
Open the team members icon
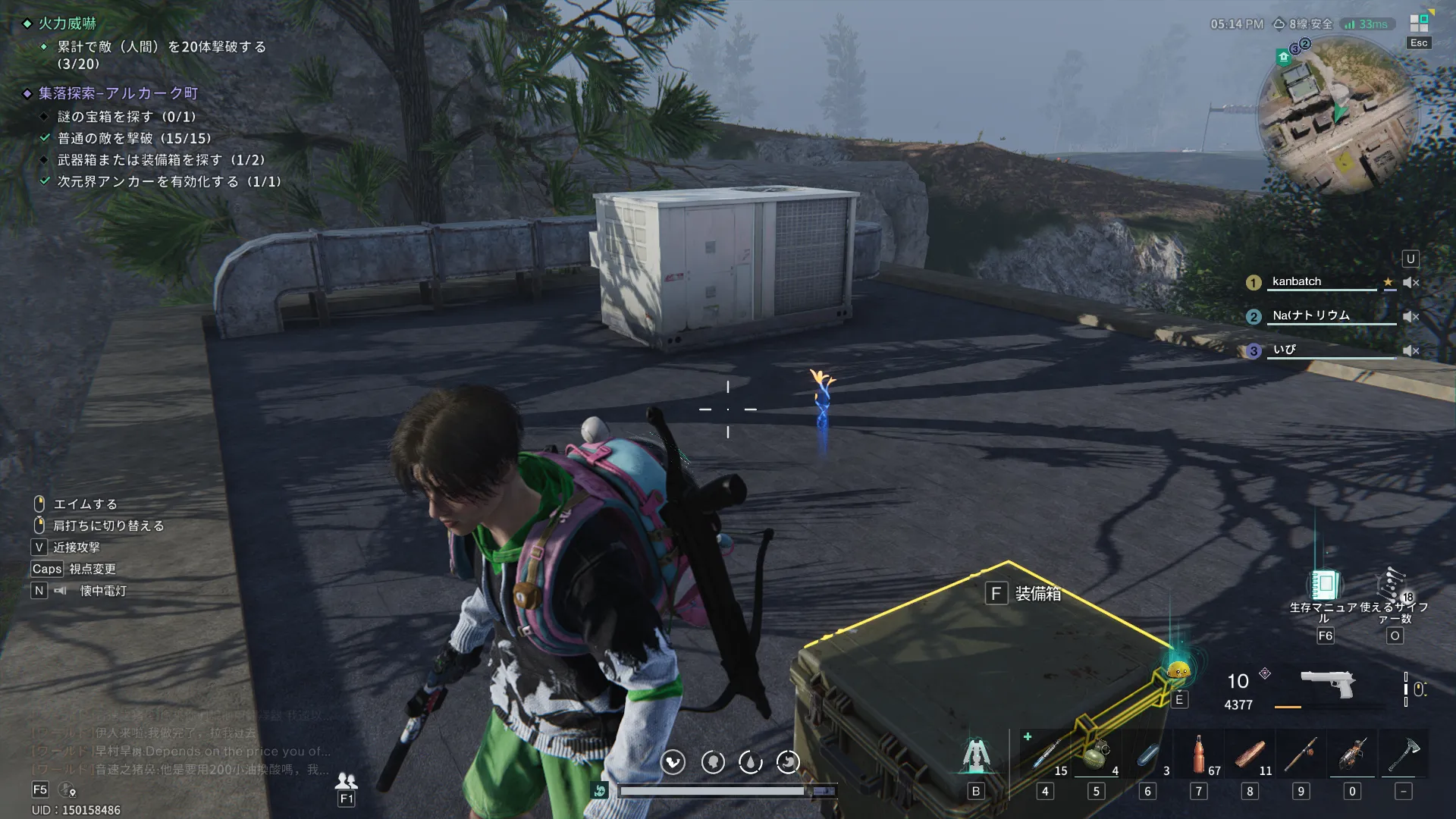click(347, 780)
